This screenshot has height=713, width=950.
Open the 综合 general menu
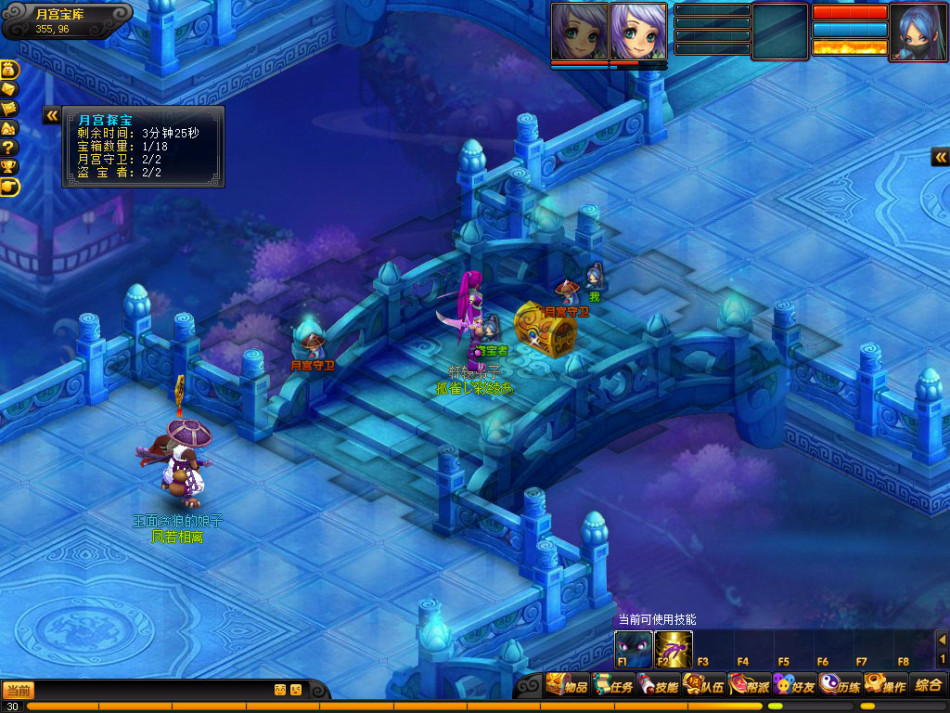(927, 686)
